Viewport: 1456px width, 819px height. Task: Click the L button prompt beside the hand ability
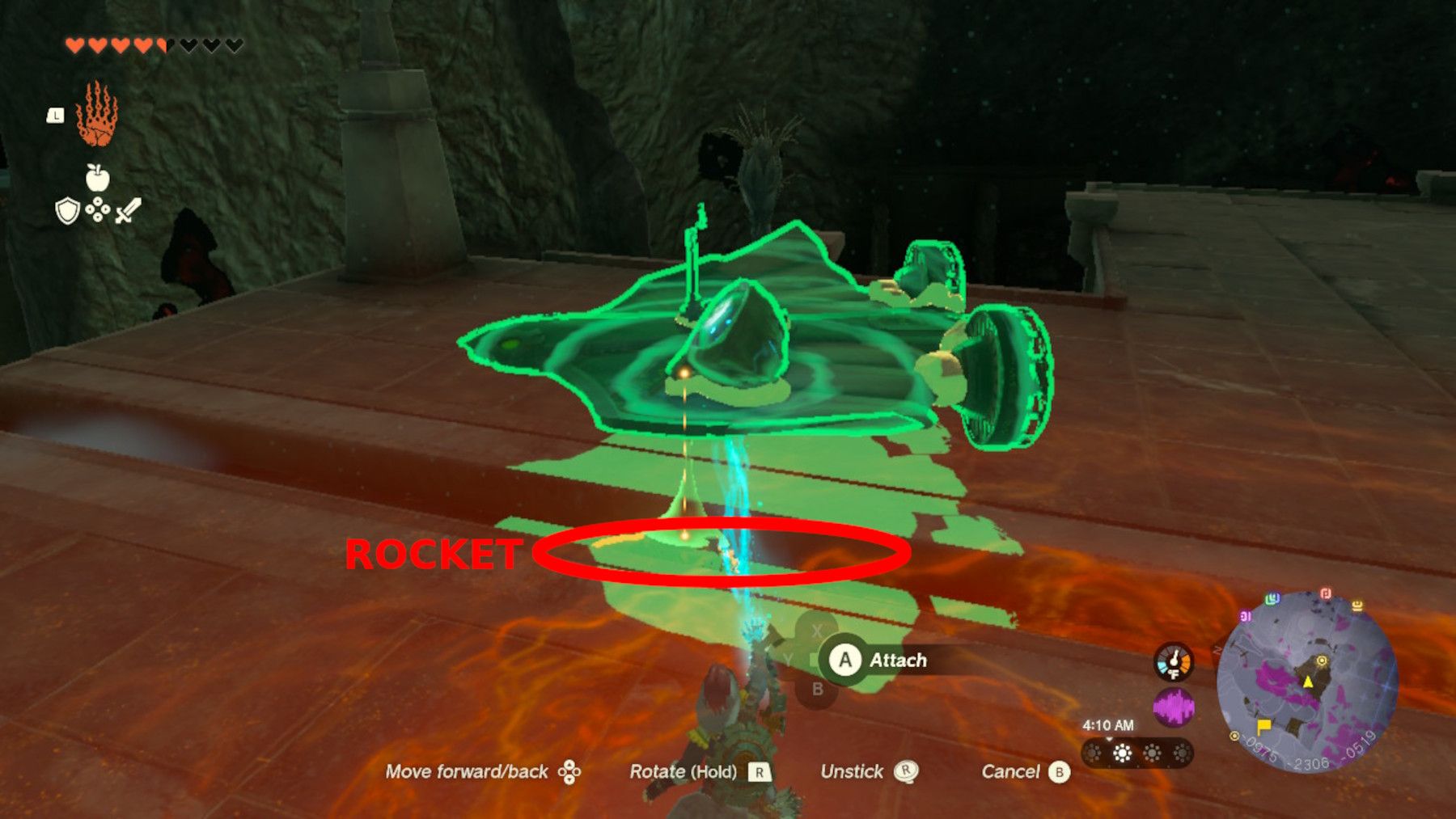[57, 116]
